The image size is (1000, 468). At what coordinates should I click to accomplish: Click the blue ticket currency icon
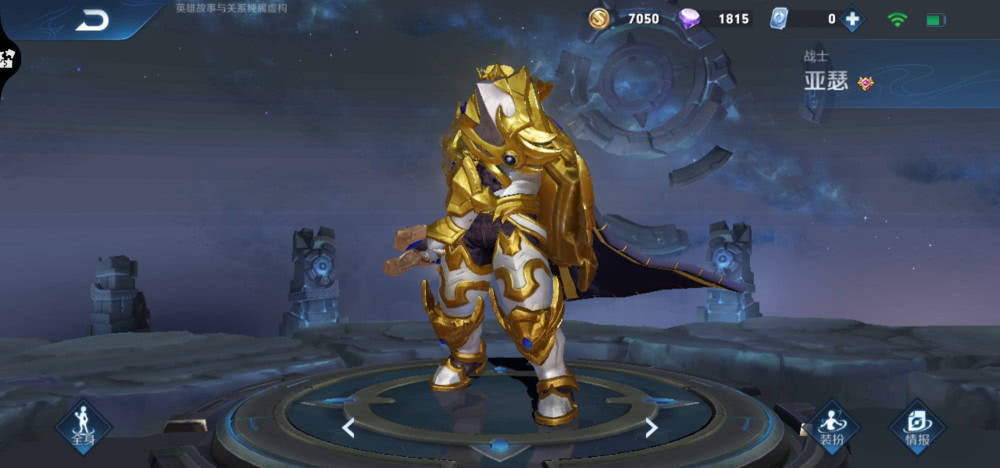click(780, 18)
